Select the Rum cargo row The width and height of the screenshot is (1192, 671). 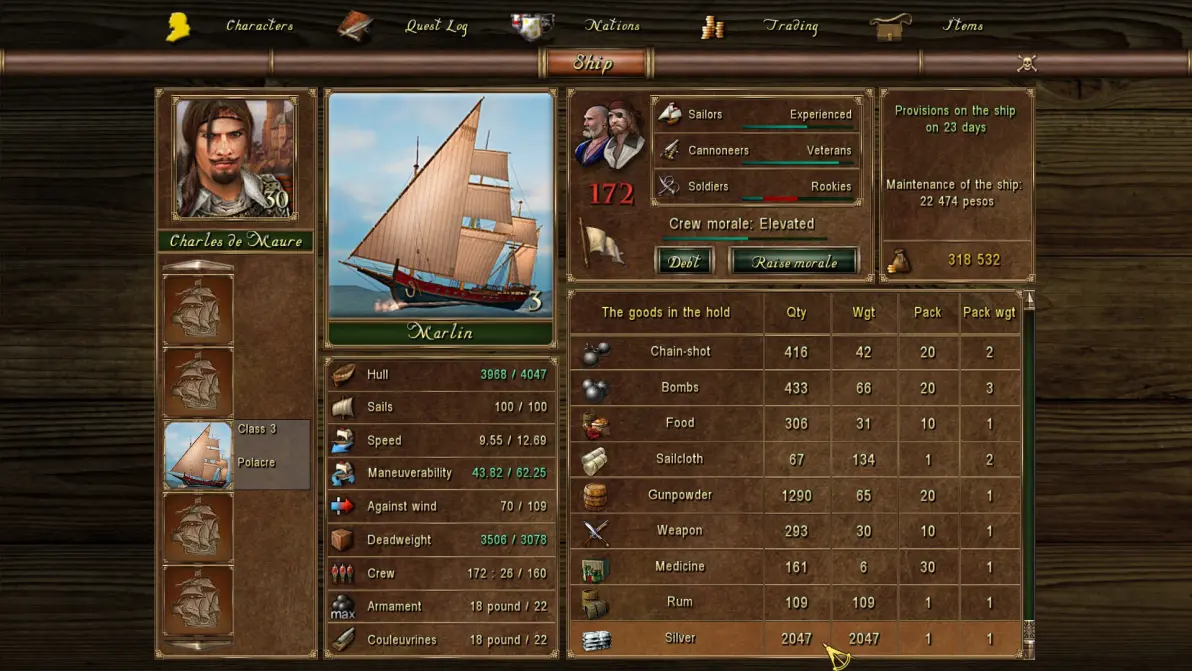[x=680, y=602]
